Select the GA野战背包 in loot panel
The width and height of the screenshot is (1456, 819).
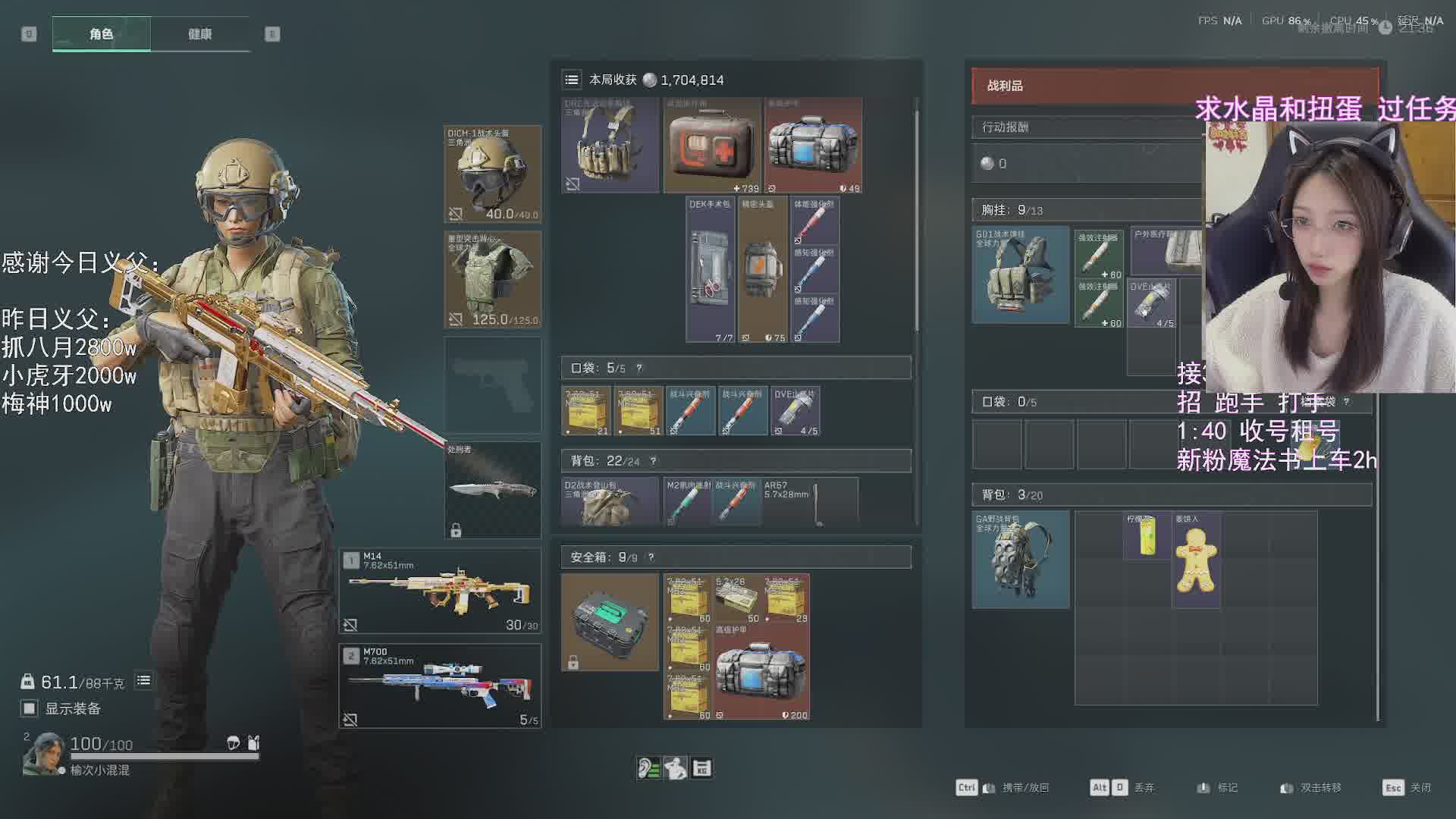pyautogui.click(x=1021, y=560)
